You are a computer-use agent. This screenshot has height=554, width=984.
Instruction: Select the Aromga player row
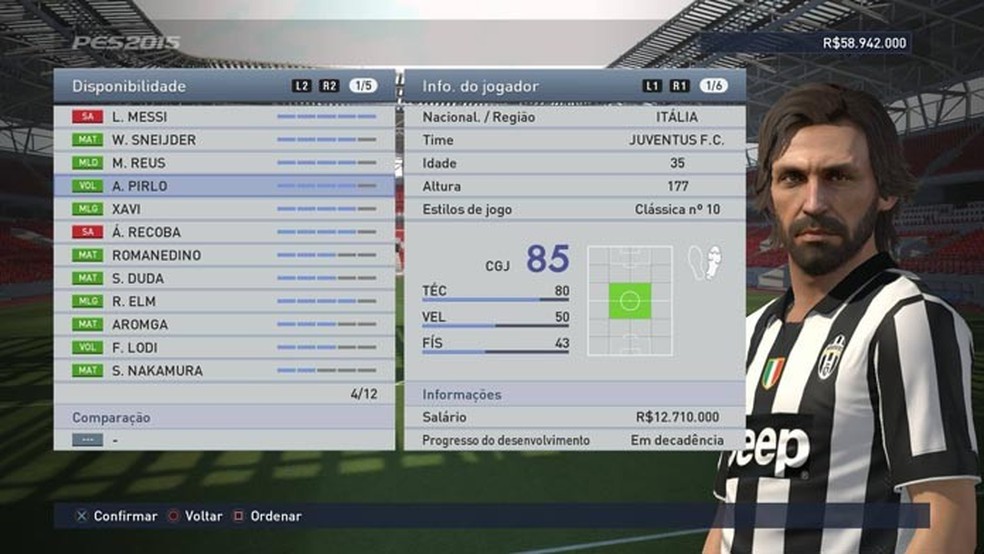[225, 324]
